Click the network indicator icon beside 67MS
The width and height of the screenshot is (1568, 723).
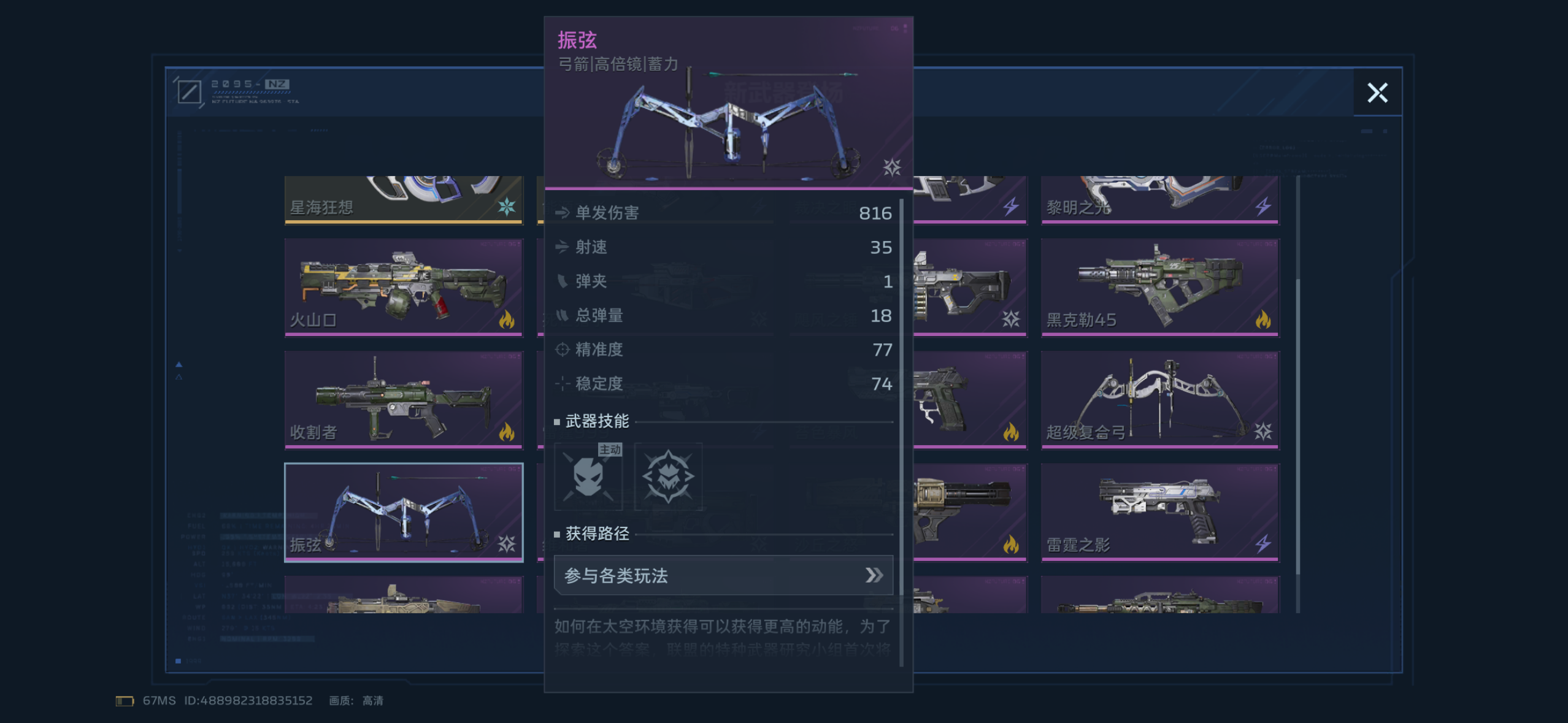coord(125,700)
